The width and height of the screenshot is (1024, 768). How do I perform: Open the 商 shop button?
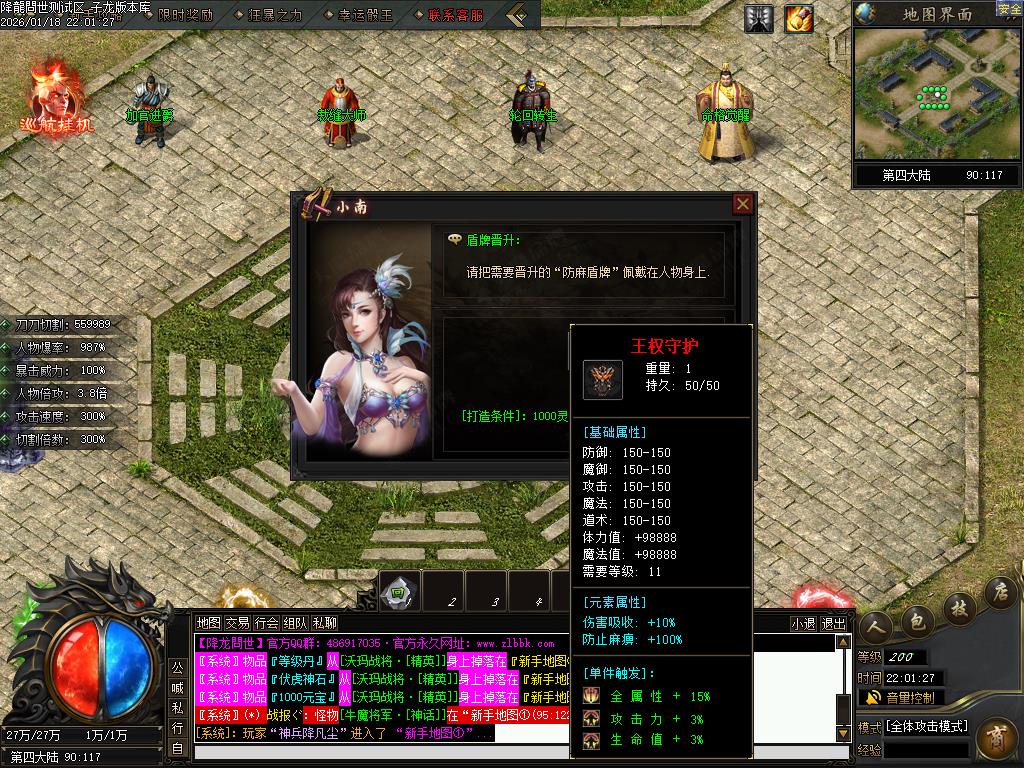click(996, 738)
